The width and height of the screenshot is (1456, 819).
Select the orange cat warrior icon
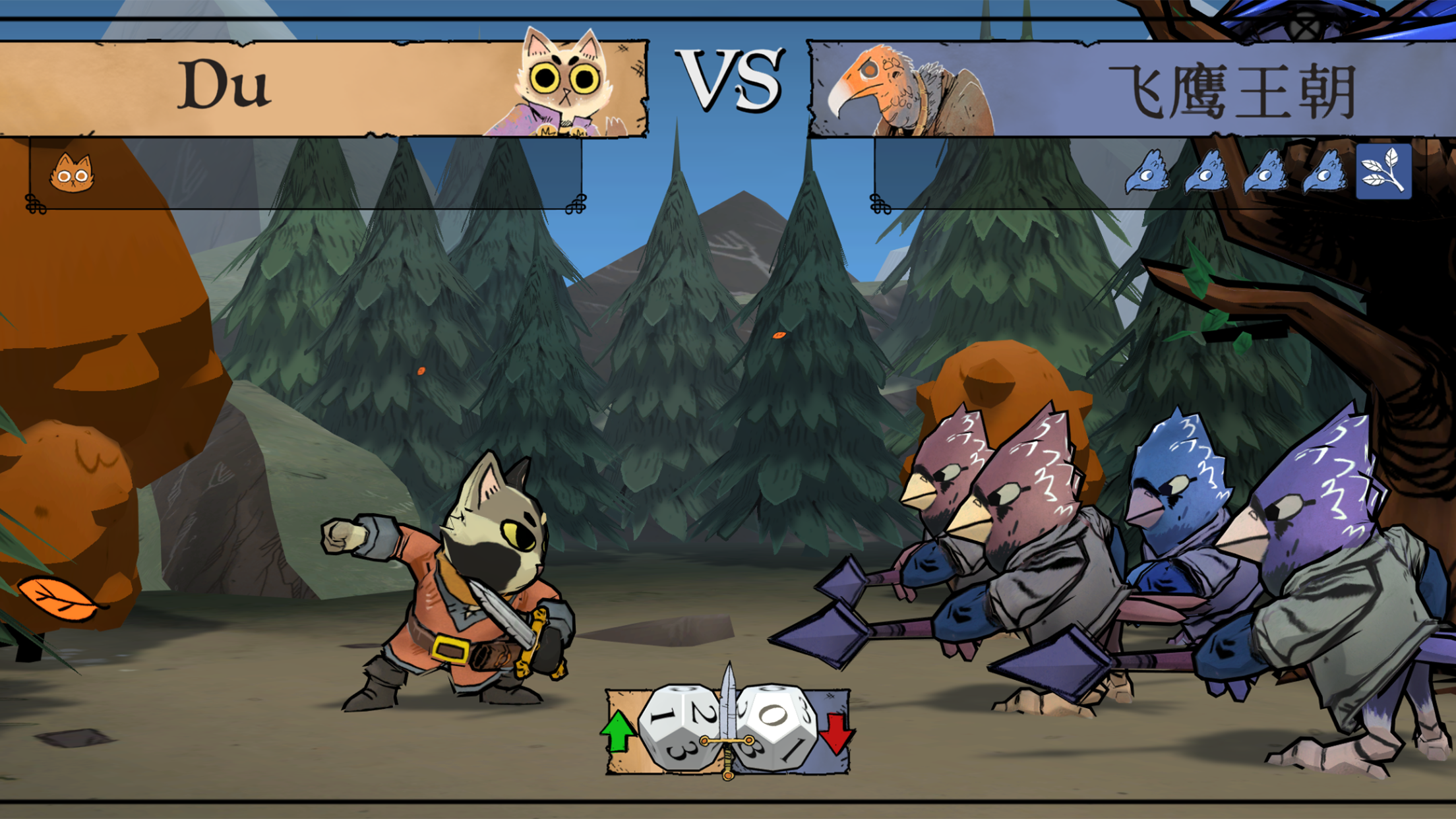coord(72,173)
